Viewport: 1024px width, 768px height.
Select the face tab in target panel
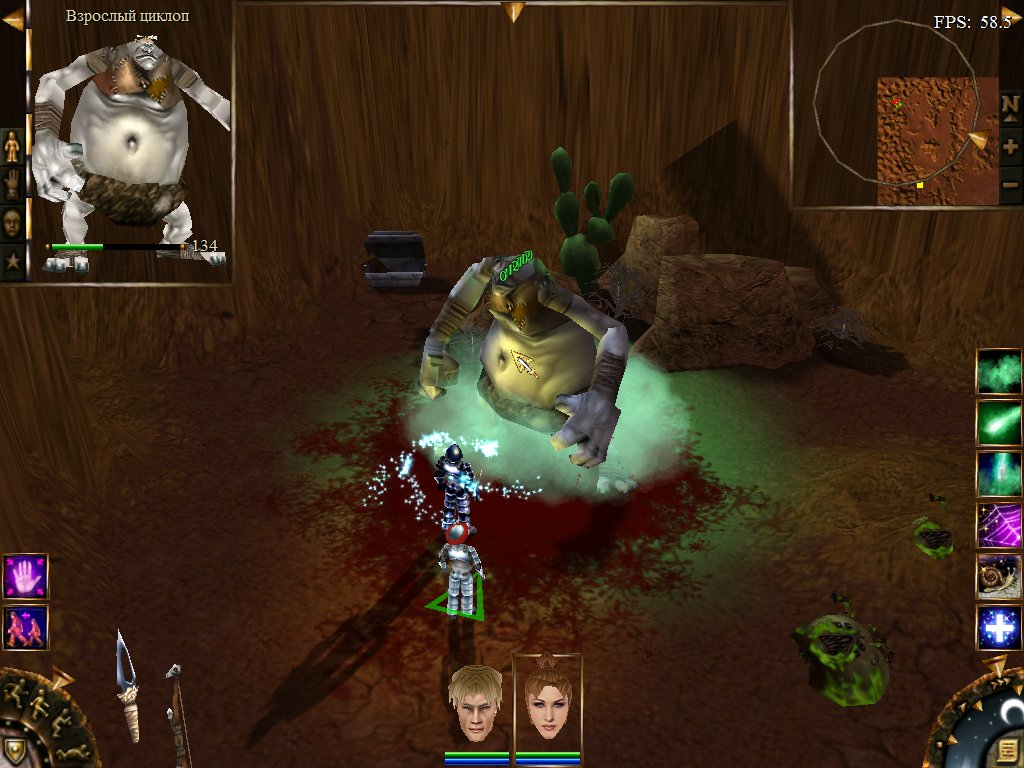click(x=12, y=221)
